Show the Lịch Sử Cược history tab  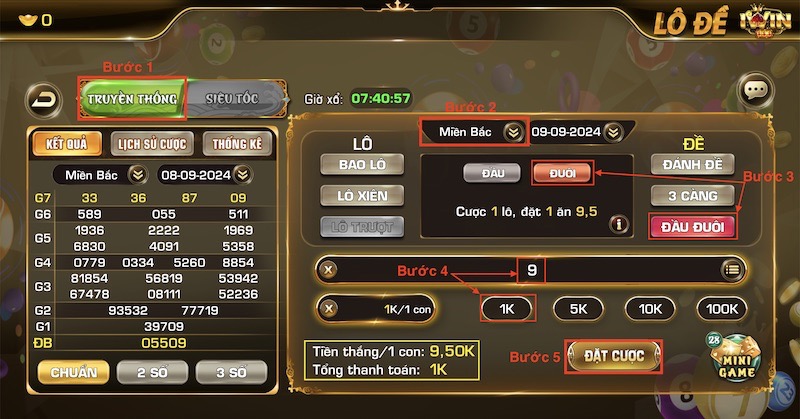point(152,144)
